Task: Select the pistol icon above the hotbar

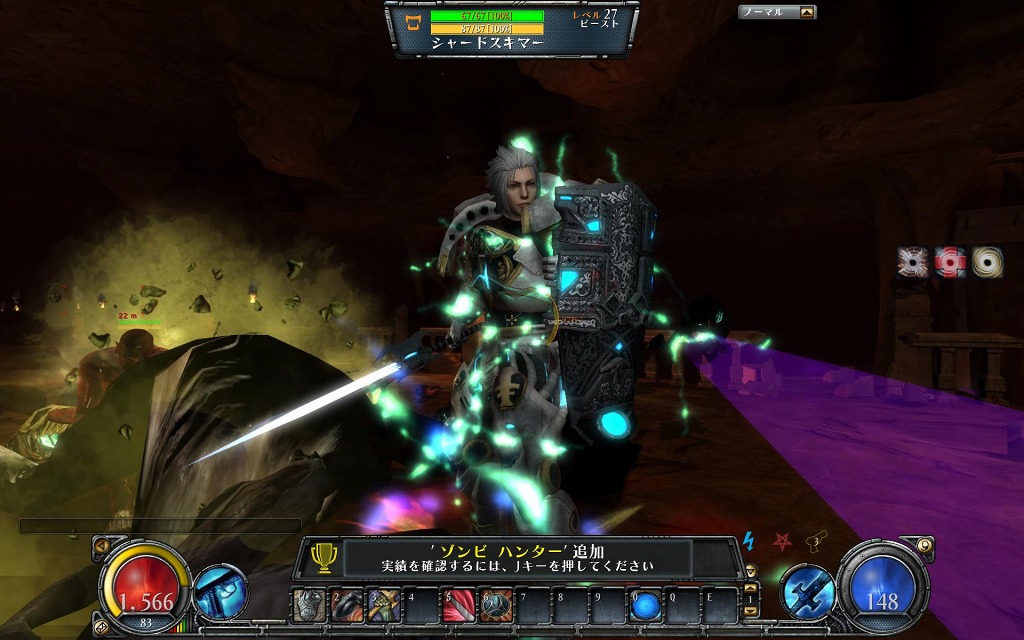Action: tap(817, 541)
